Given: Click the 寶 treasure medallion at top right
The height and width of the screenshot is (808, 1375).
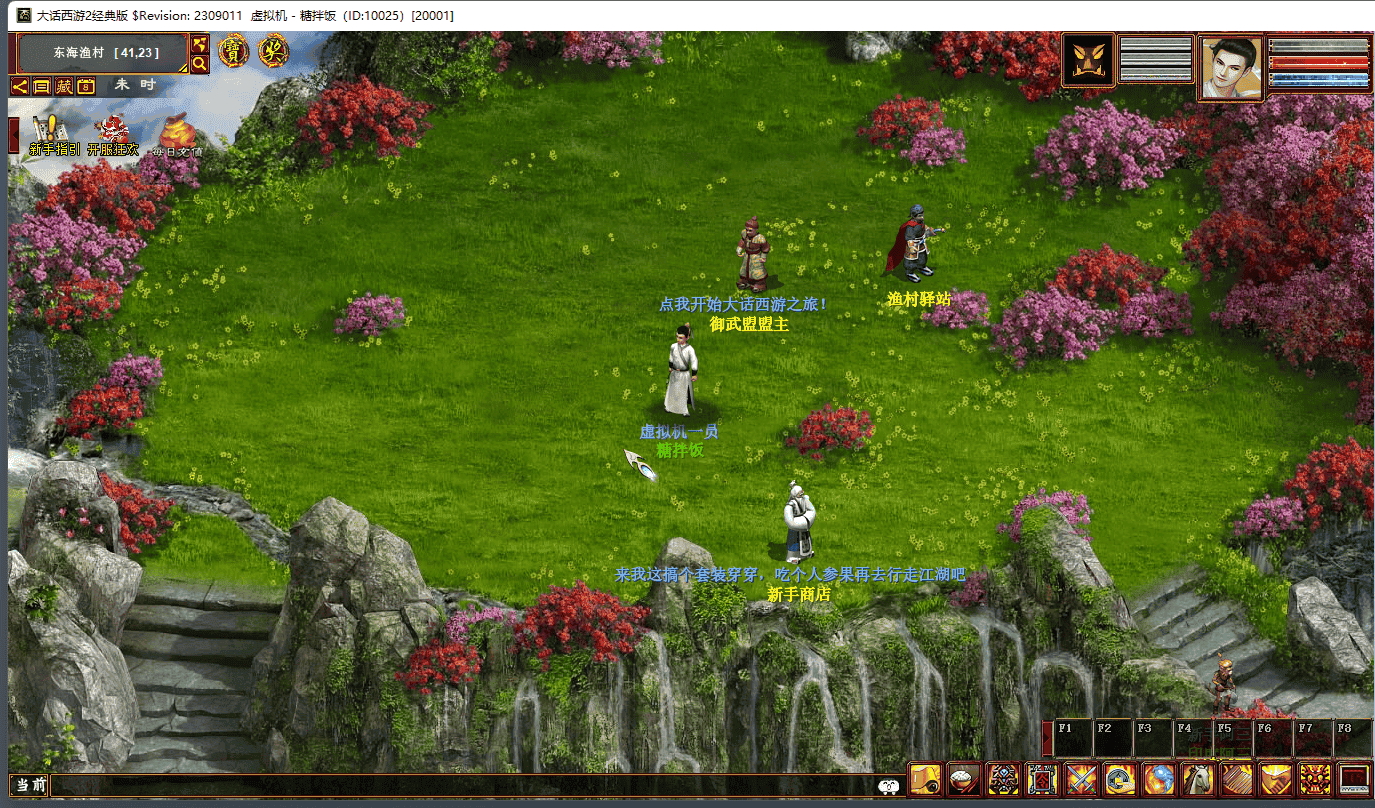Looking at the screenshot, I should [233, 52].
